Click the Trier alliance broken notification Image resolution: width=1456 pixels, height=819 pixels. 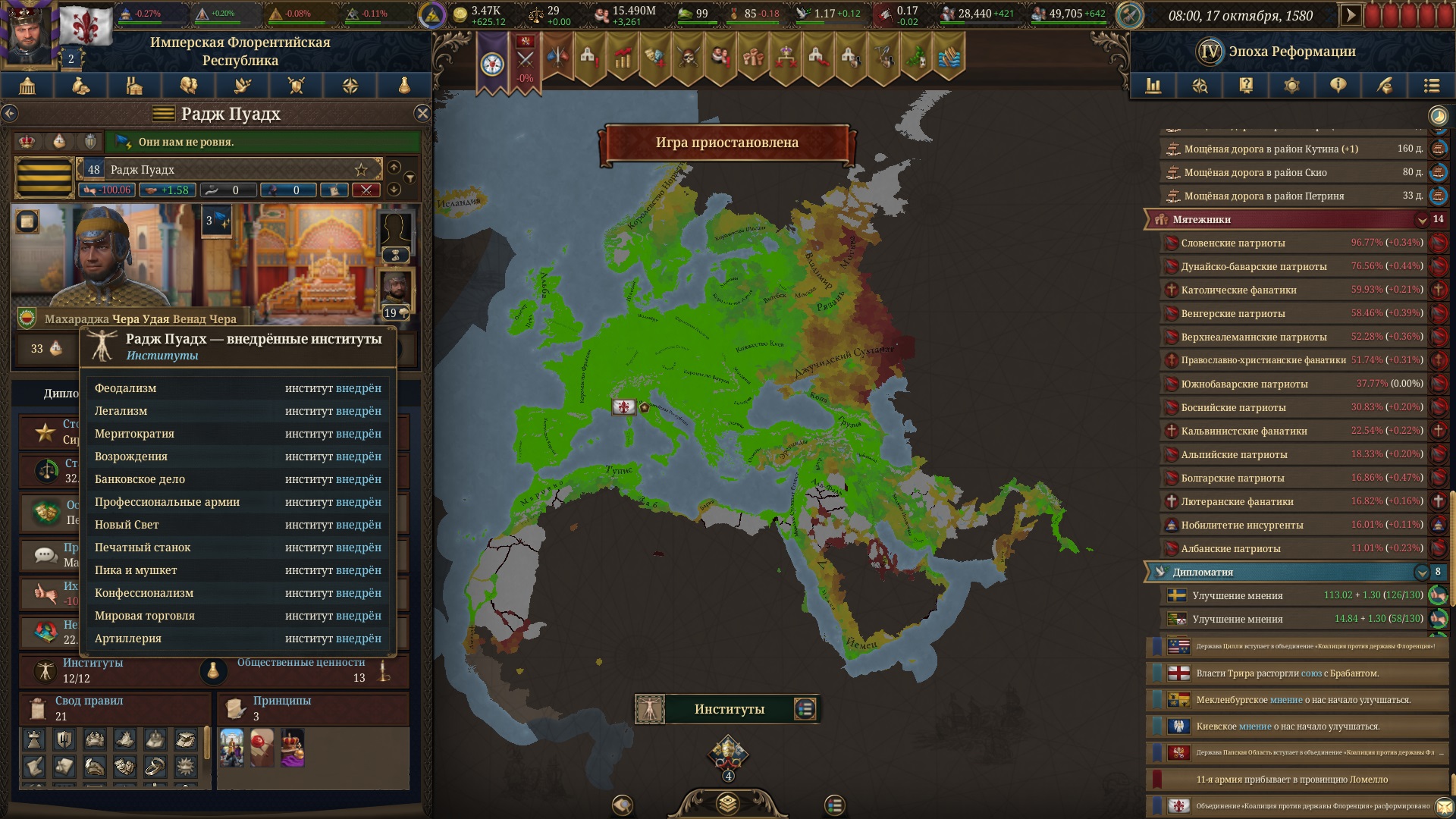point(1297,673)
